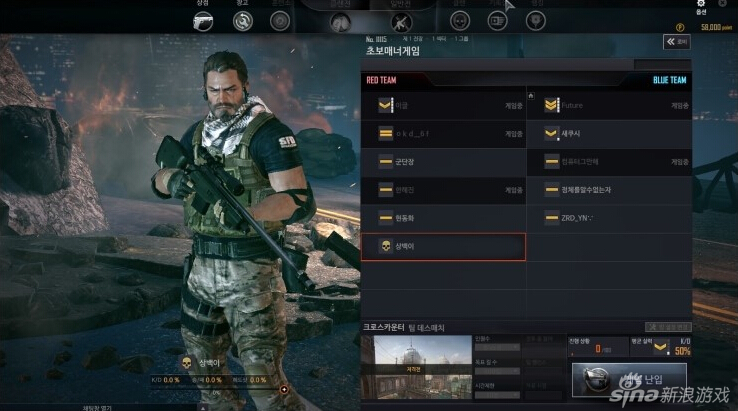The width and height of the screenshot is (738, 411).
Task: Click the crossed-weapons mode icon at top
Action: [x=402, y=21]
